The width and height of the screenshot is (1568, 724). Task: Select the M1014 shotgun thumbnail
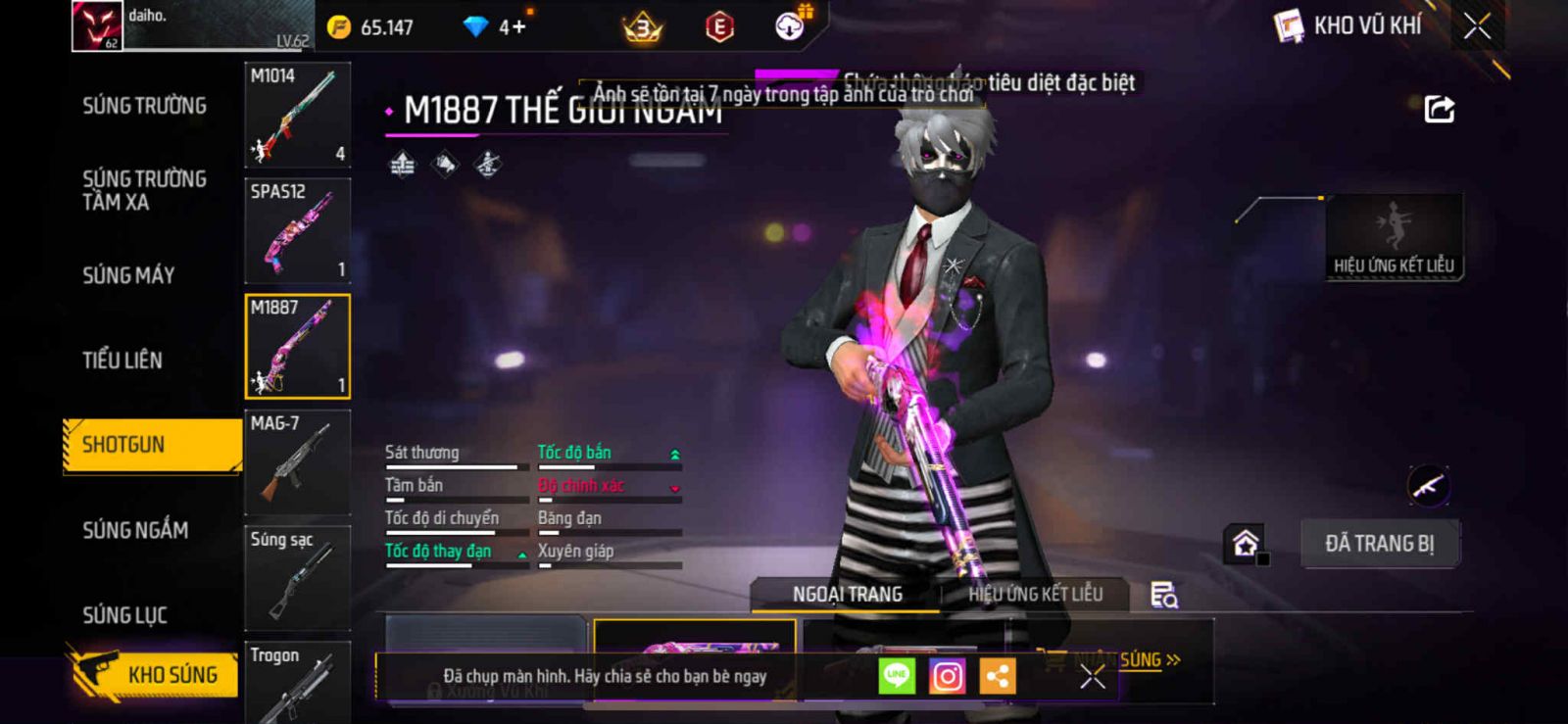[x=297, y=116]
